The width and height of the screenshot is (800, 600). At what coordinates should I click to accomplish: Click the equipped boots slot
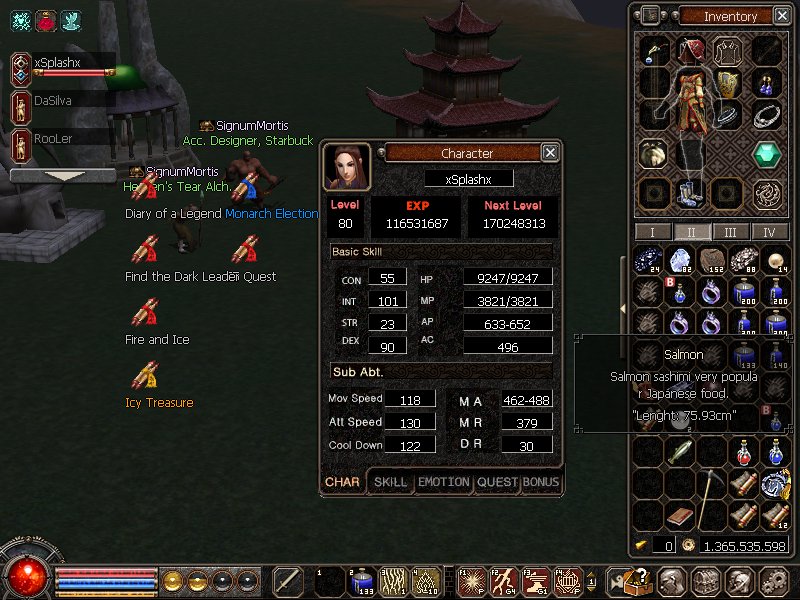[688, 192]
